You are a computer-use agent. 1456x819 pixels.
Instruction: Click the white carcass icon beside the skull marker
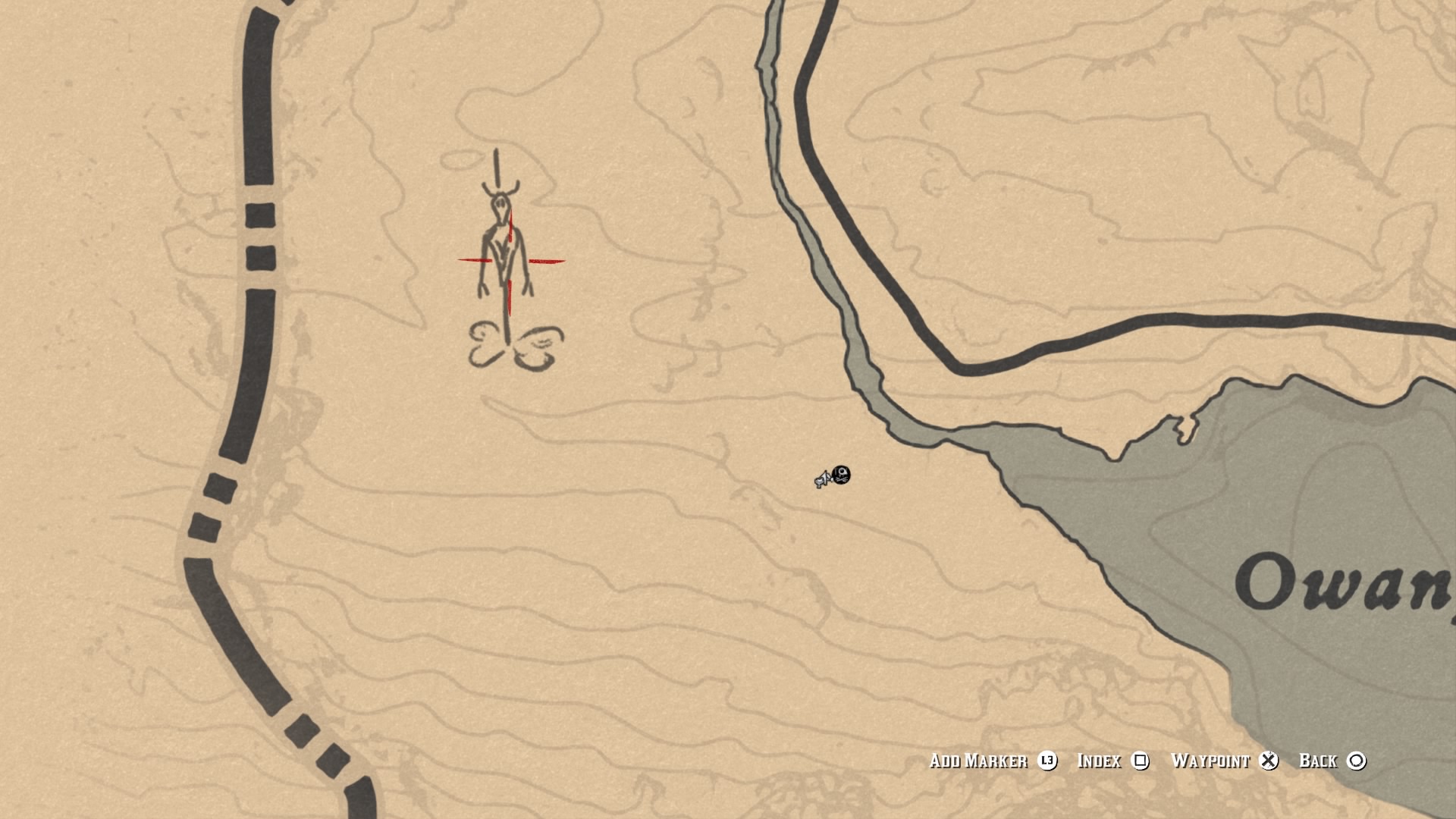822,481
